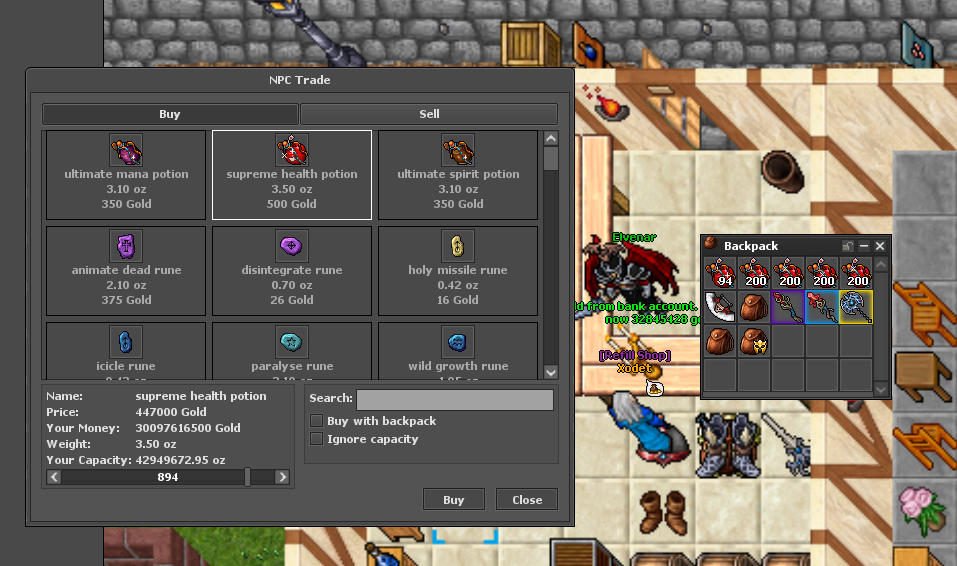Close the Backpack window with X
Image resolution: width=957 pixels, height=566 pixels.
(x=880, y=246)
